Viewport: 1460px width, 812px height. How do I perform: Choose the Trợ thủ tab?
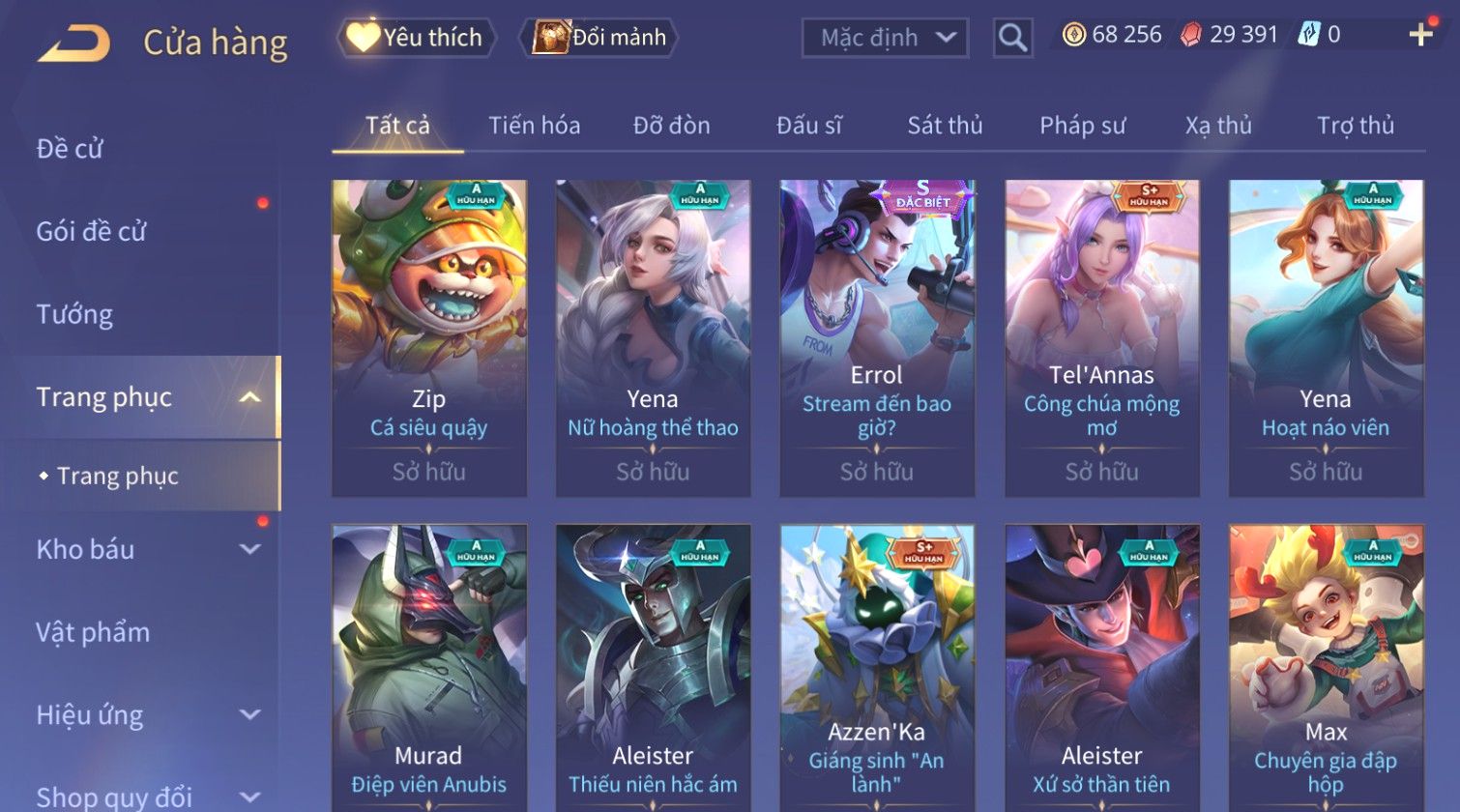(x=1355, y=126)
